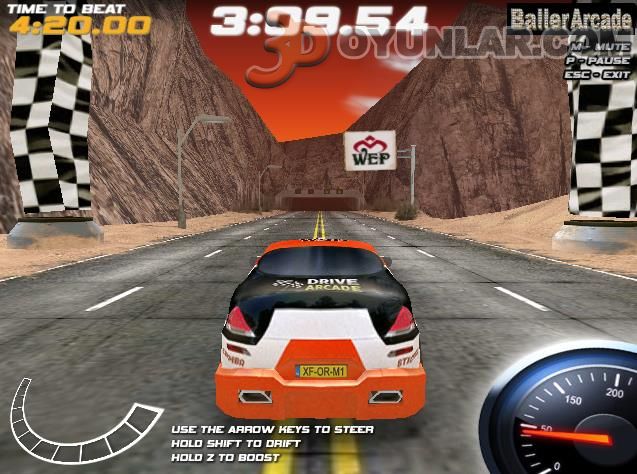Open the BallerArcade sponsor logo link
Screen dimensions: 637x474
point(570,17)
